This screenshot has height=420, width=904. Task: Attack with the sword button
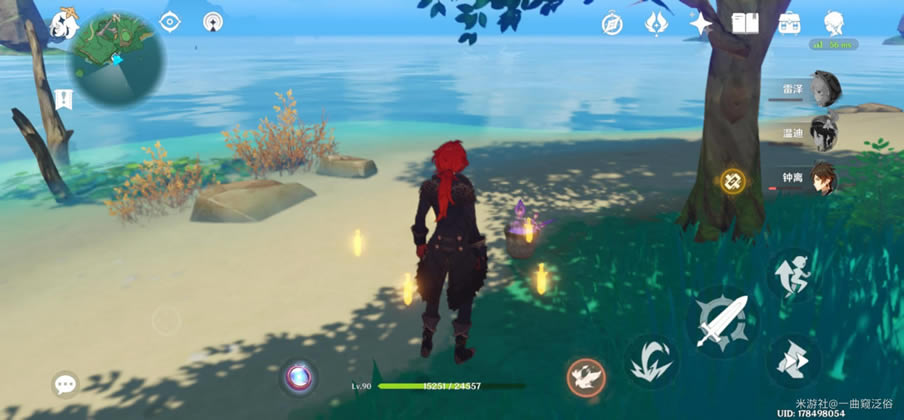click(722, 320)
